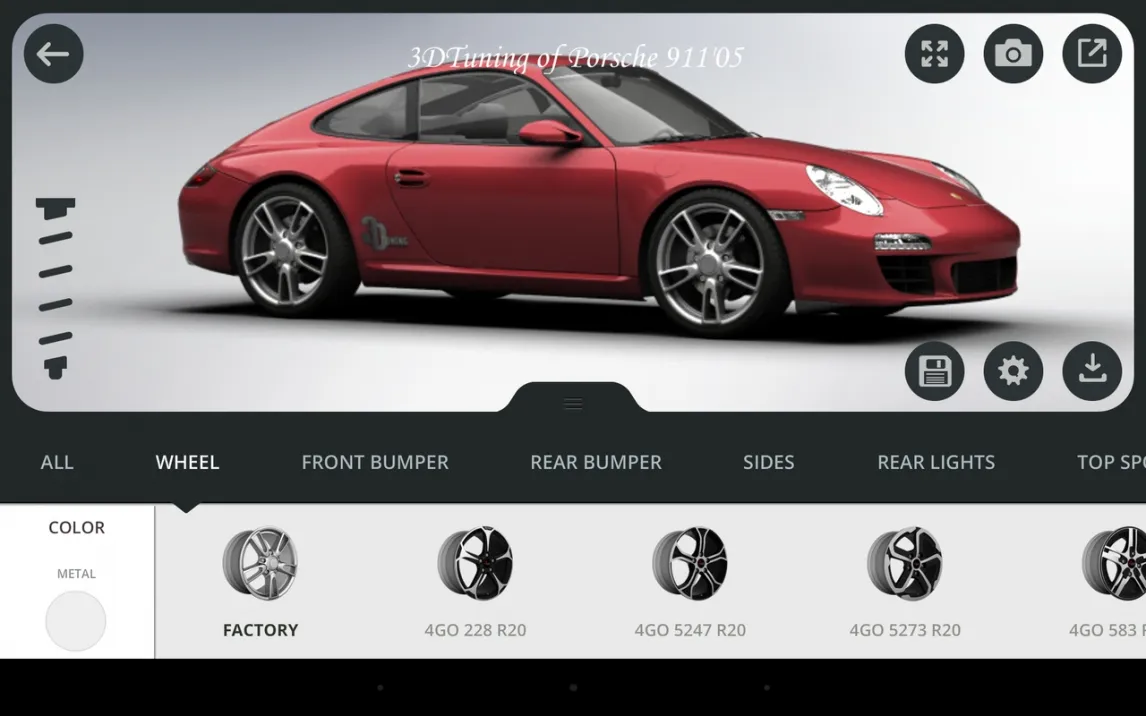Go back with the arrow button
The height and width of the screenshot is (716, 1146).
[x=53, y=54]
